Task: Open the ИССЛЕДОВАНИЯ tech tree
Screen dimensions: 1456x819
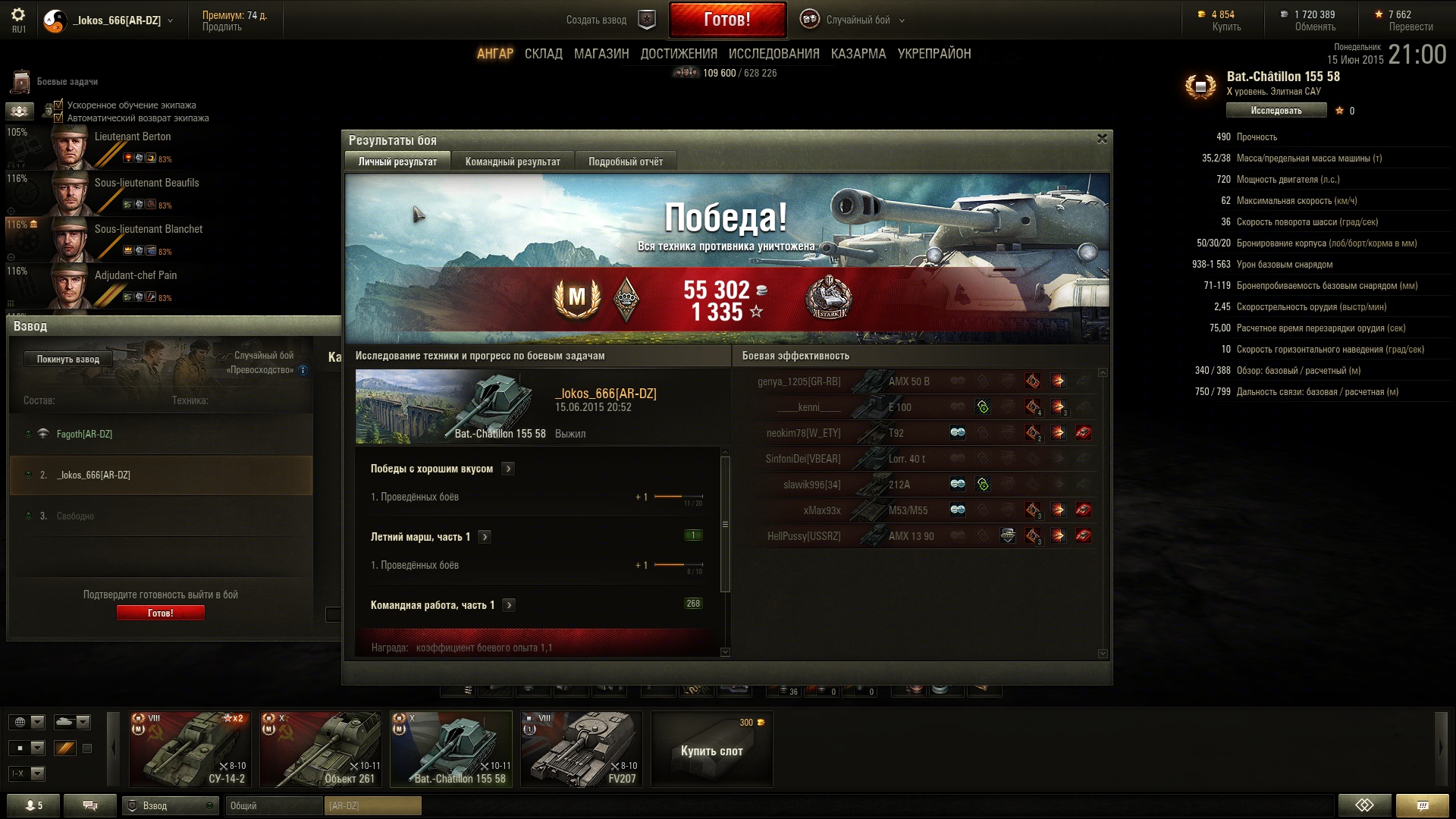Action: pyautogui.click(x=773, y=54)
